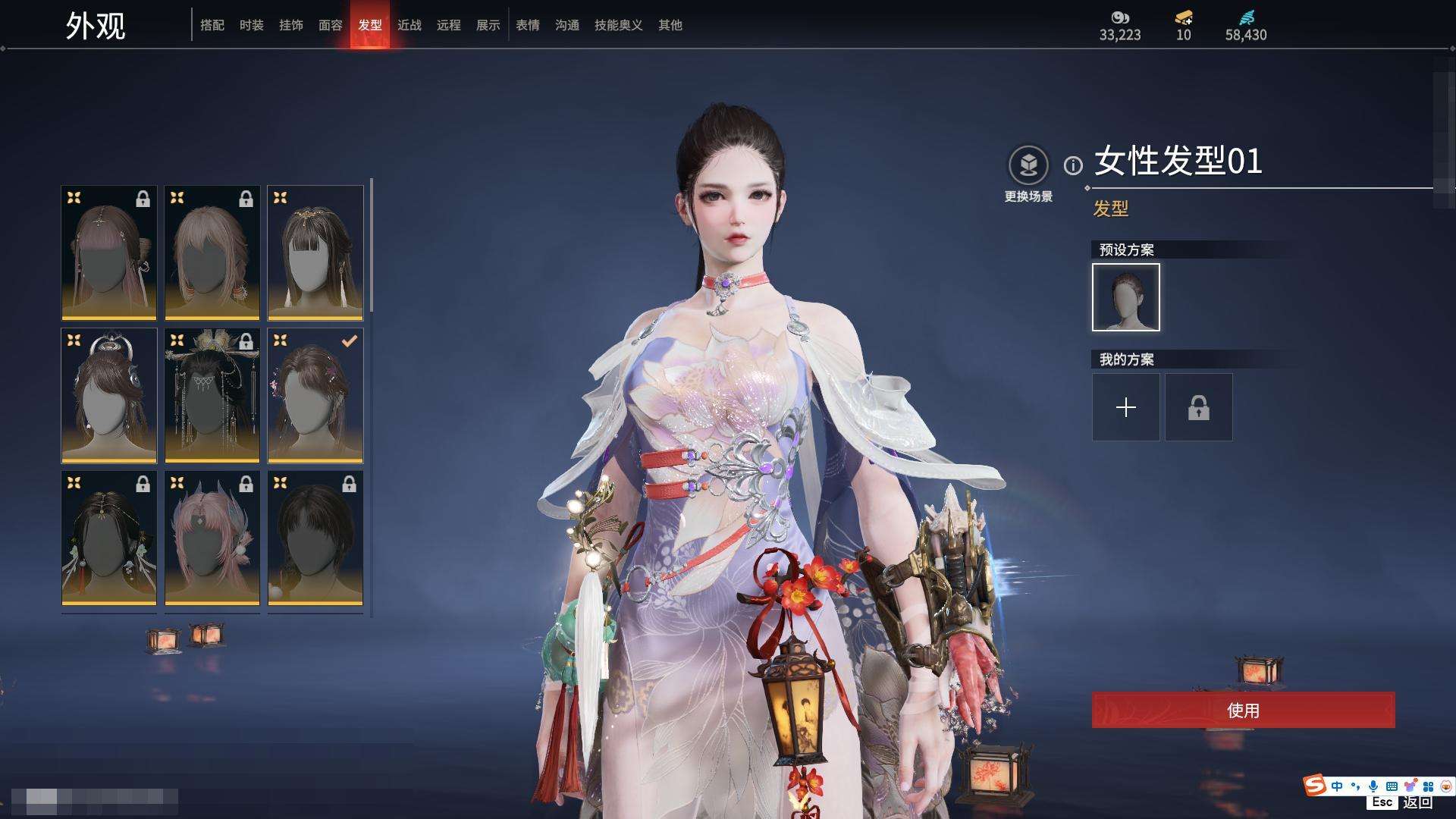Switch to the 远程 ranged tab
This screenshot has width=1456, height=819.
pos(448,25)
